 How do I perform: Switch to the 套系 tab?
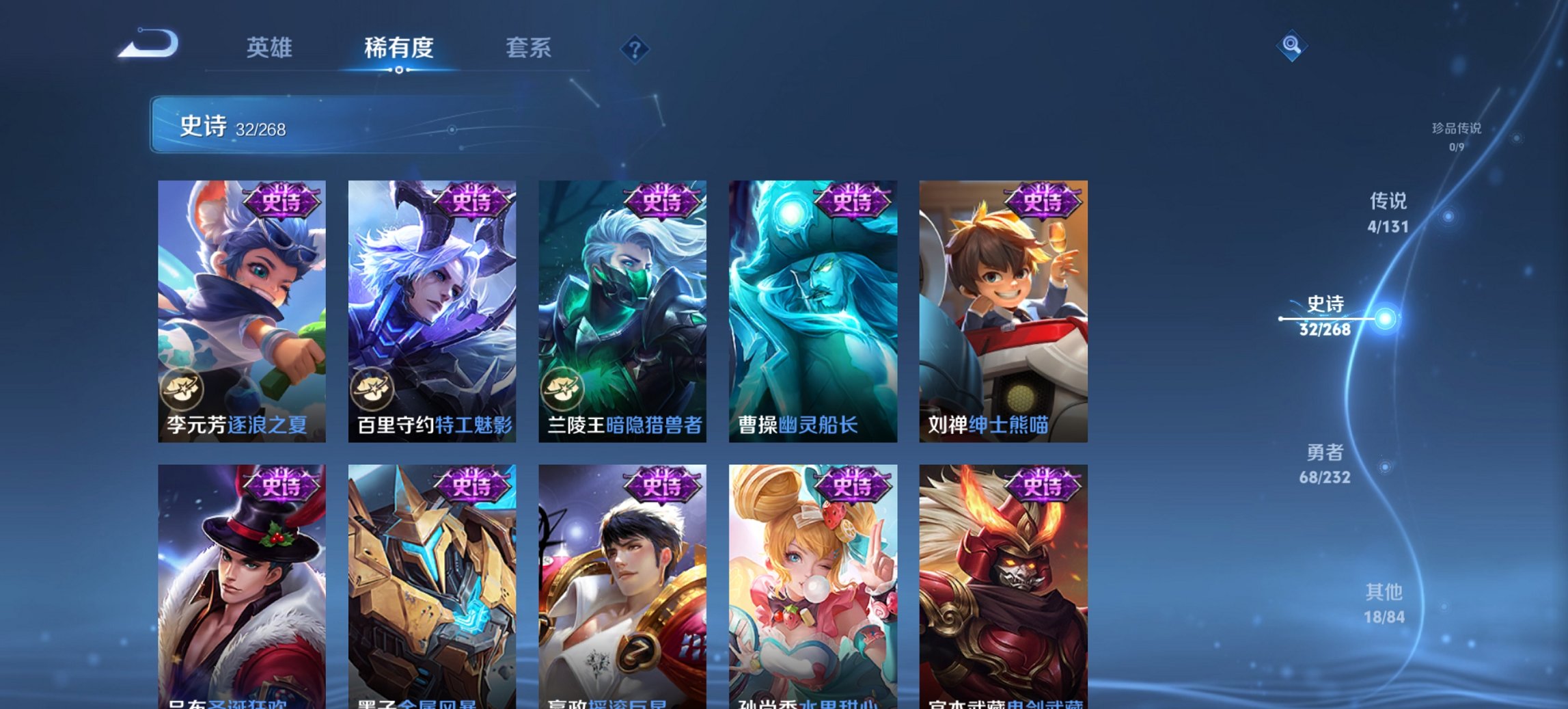click(527, 49)
